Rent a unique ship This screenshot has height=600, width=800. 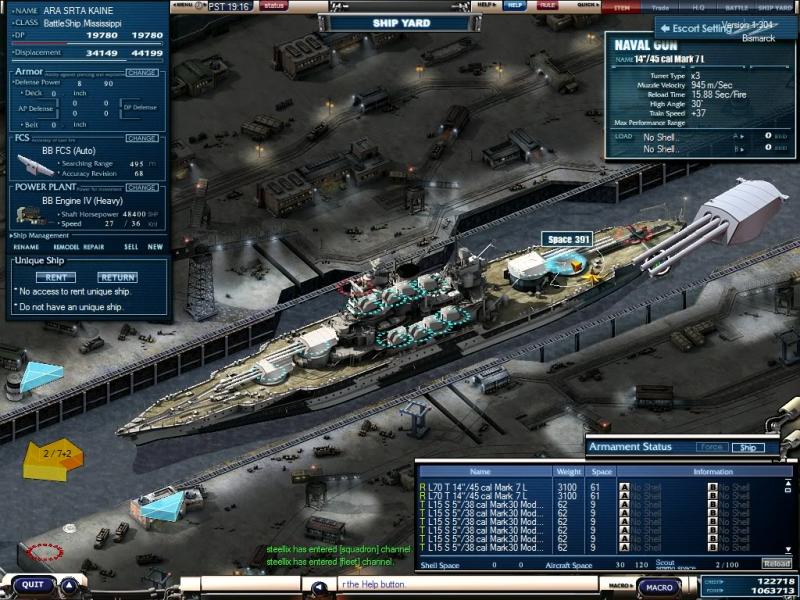tap(55, 277)
